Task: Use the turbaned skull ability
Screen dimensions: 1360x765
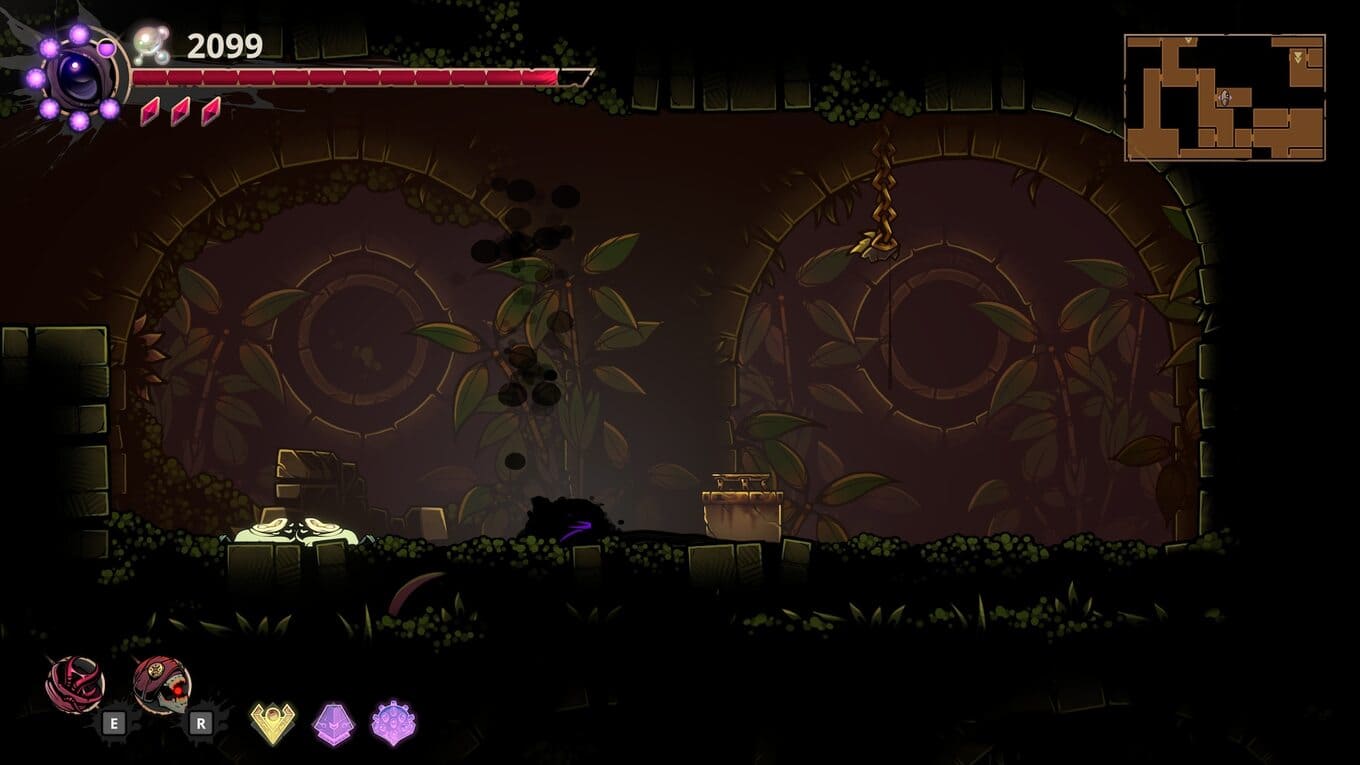Action: click(x=161, y=684)
